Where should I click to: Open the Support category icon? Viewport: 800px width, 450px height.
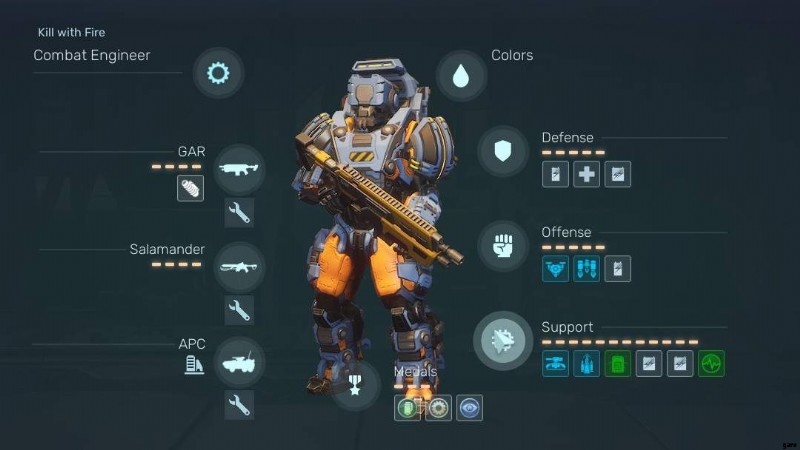click(502, 340)
